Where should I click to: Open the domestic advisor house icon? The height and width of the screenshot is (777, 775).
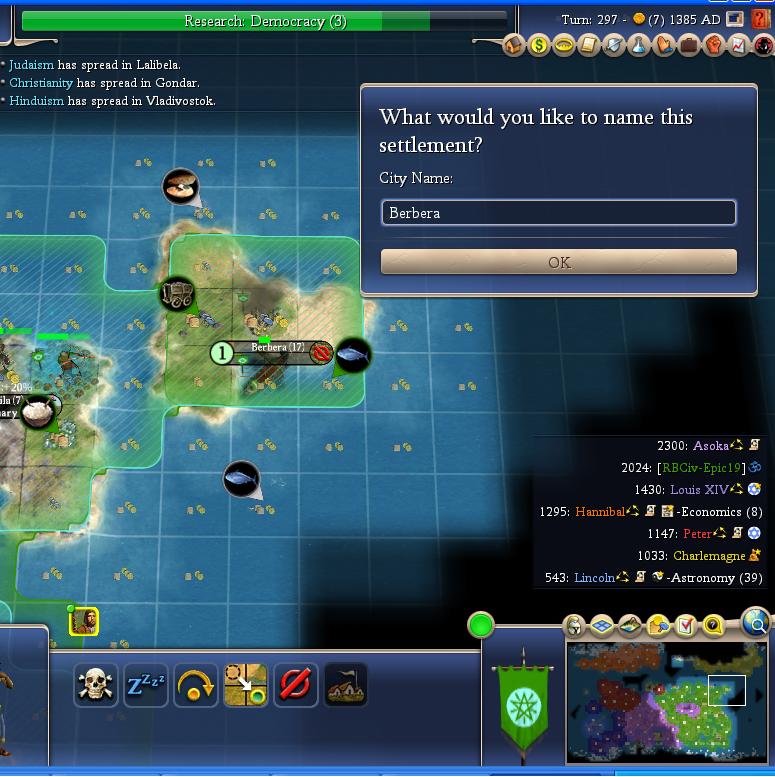click(514, 45)
